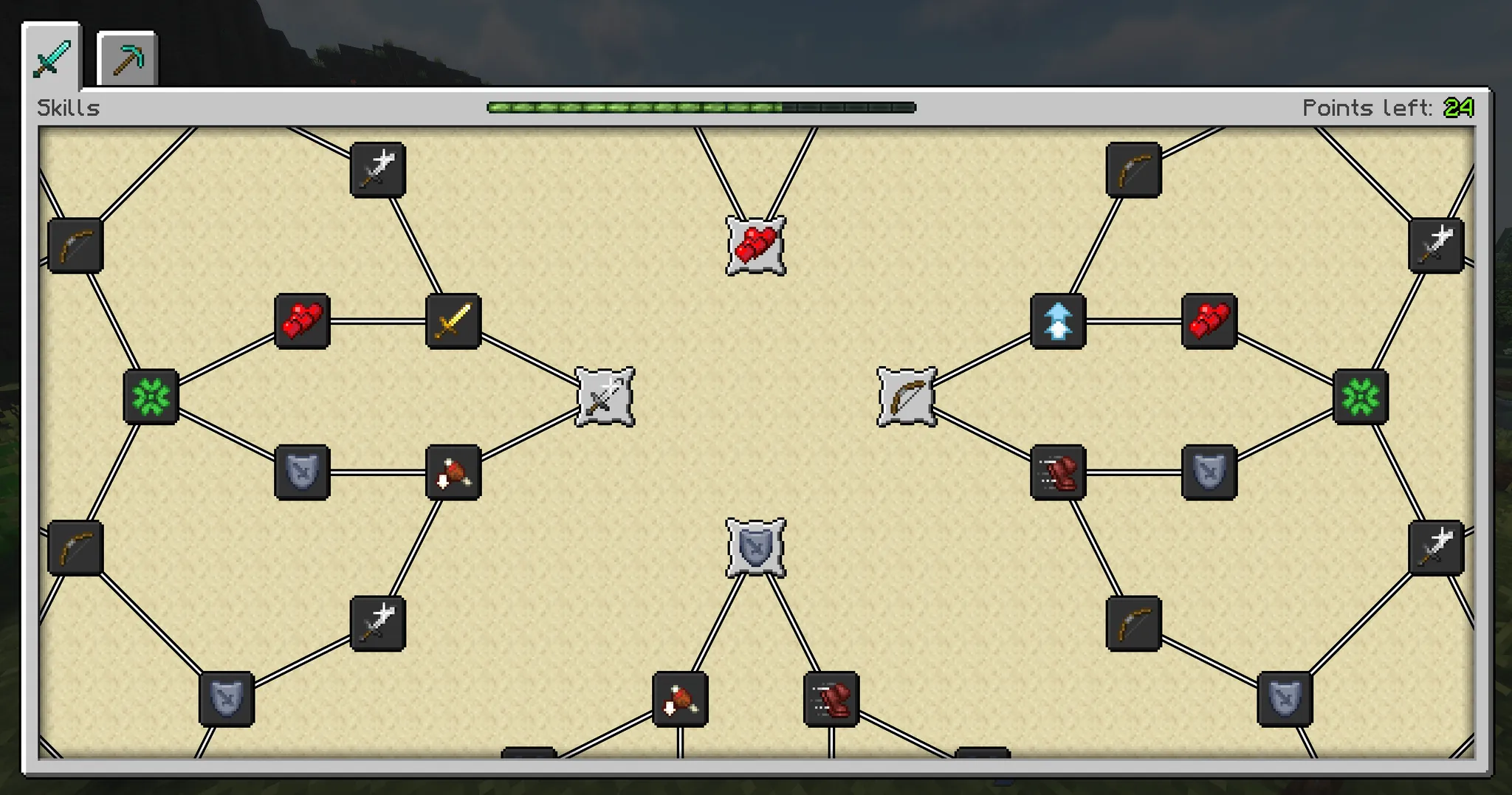1512x795 pixels.
Task: Unlock the golden sword skill node
Action: pos(453,321)
